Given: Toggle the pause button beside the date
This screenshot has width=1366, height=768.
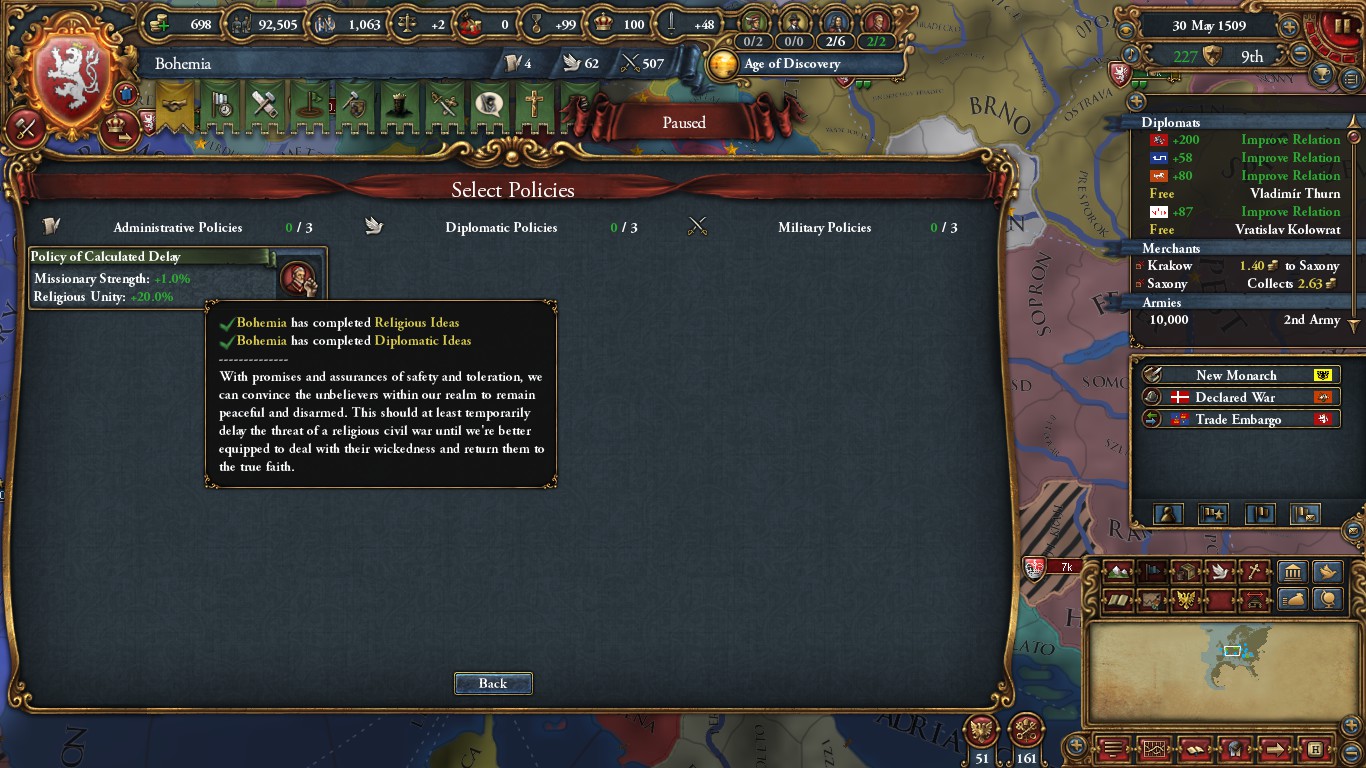Looking at the screenshot, I should (x=1341, y=23).
